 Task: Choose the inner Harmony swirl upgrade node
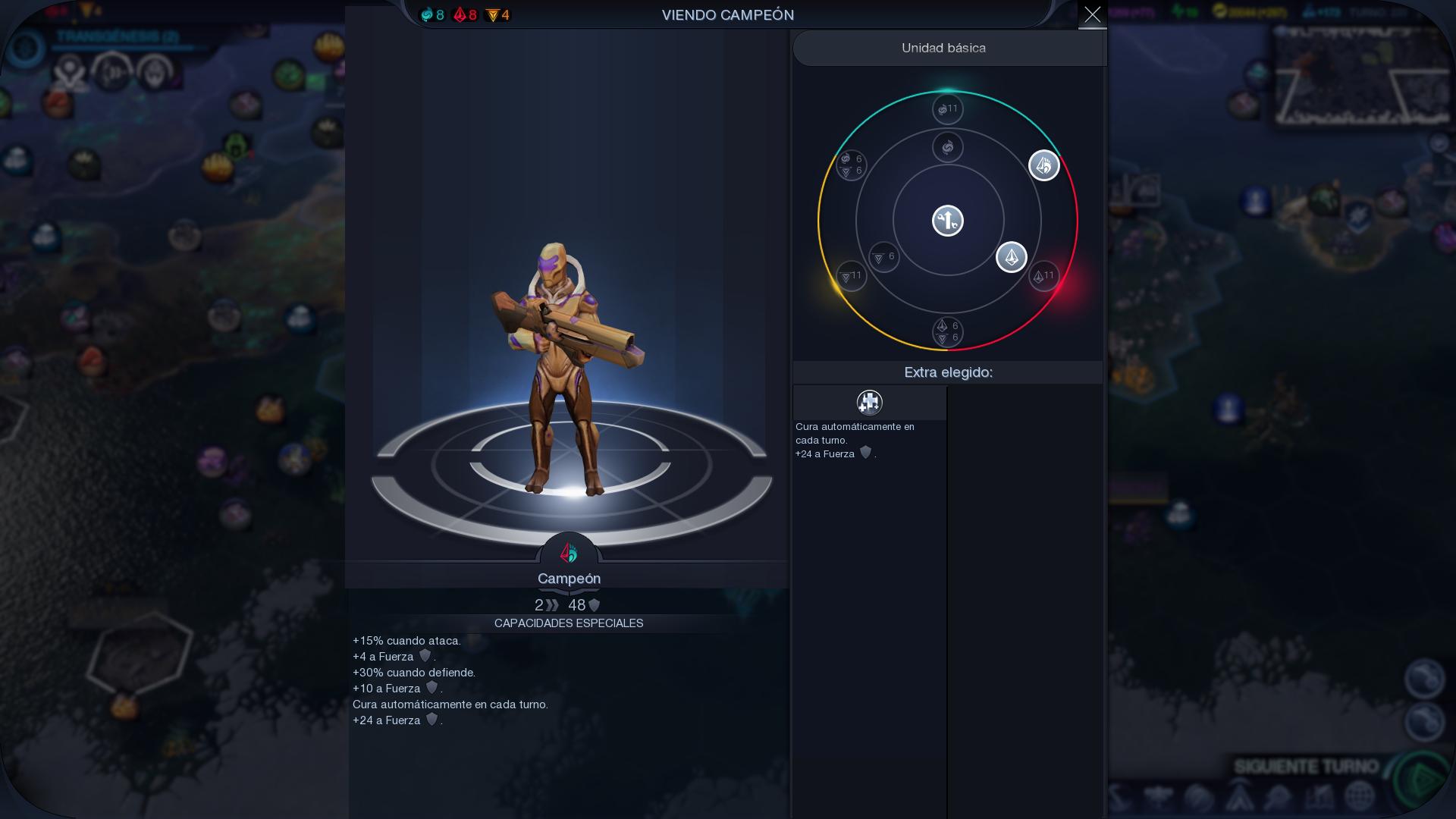tap(947, 147)
